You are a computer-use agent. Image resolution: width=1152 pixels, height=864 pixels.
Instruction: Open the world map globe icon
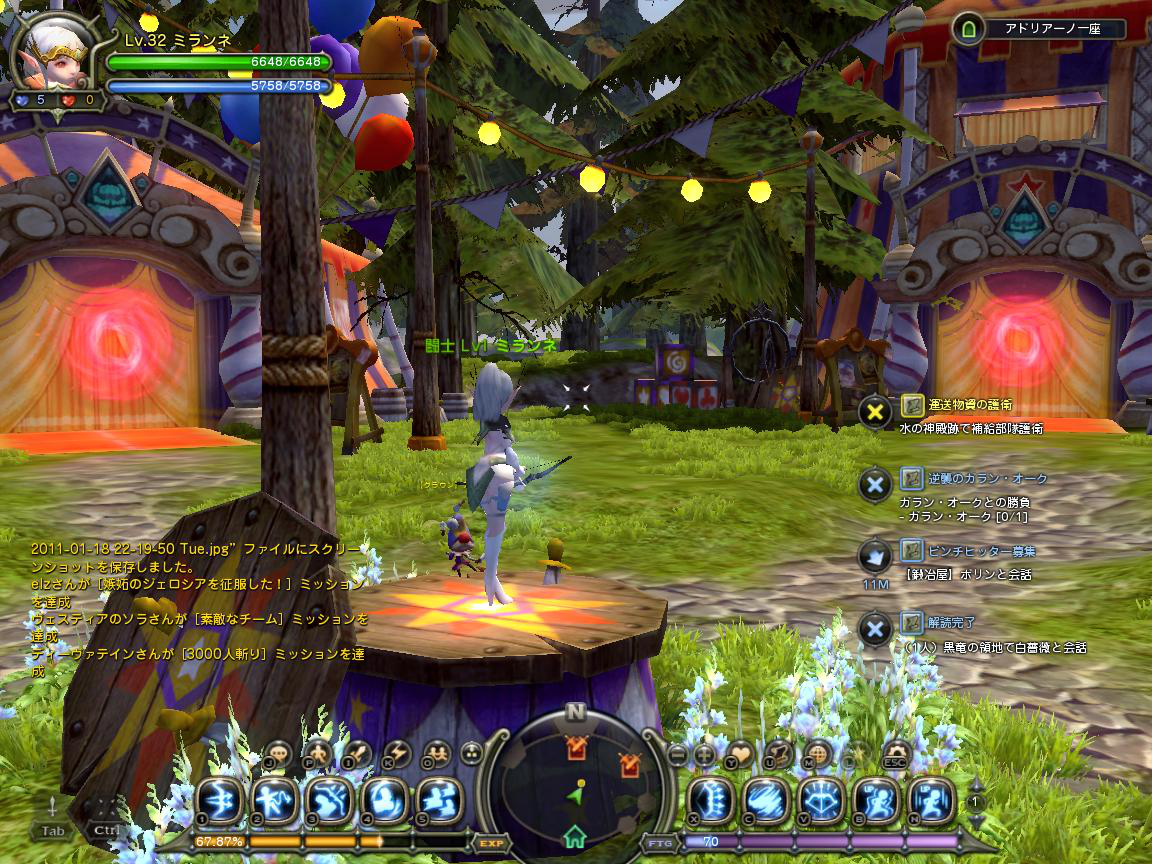[x=818, y=754]
